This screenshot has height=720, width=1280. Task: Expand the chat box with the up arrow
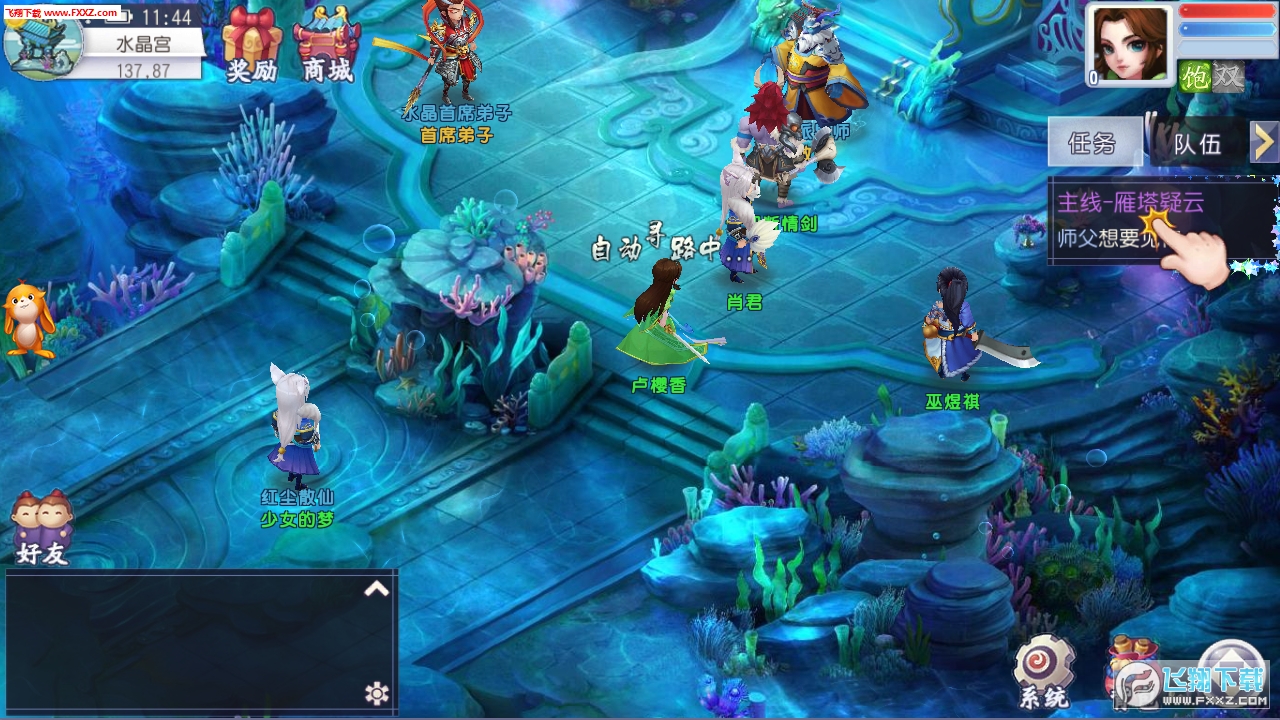pyautogui.click(x=376, y=589)
